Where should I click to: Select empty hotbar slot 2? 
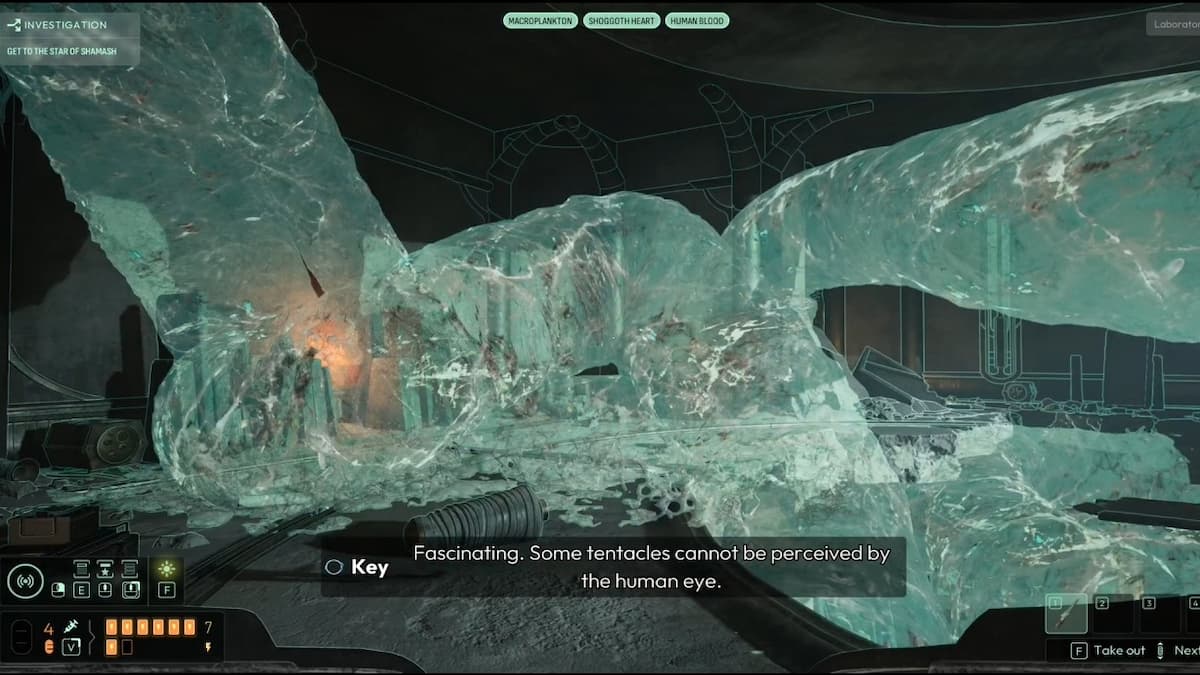1112,613
